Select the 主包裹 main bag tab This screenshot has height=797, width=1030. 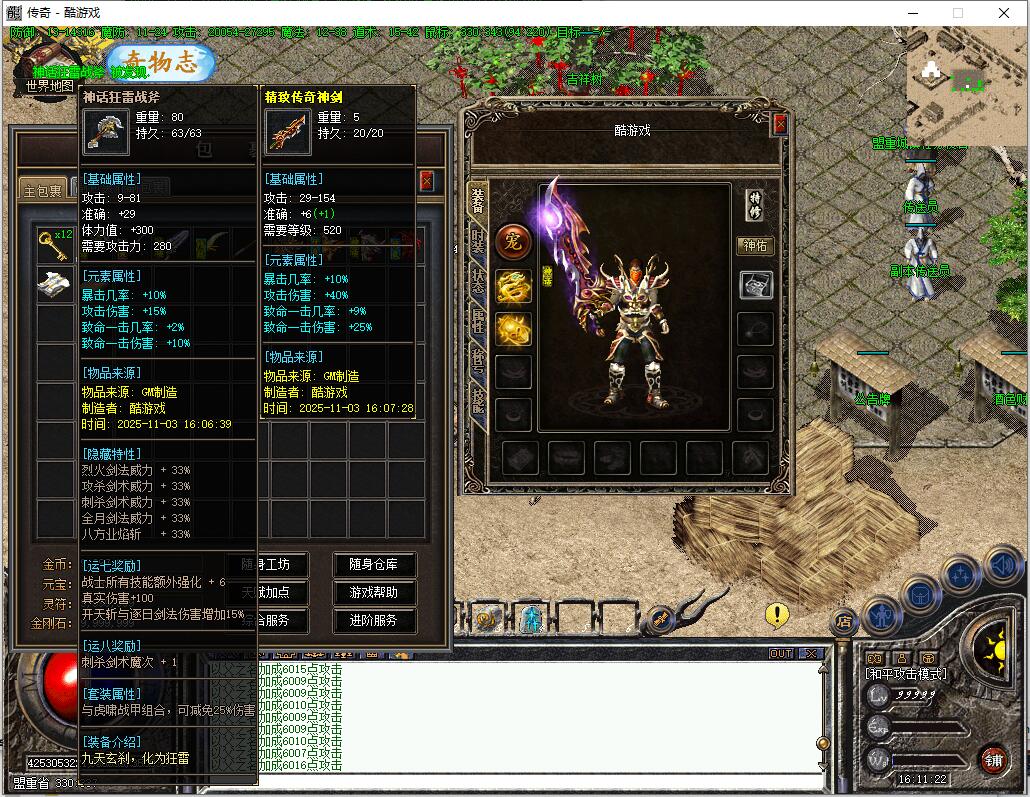pos(43,190)
